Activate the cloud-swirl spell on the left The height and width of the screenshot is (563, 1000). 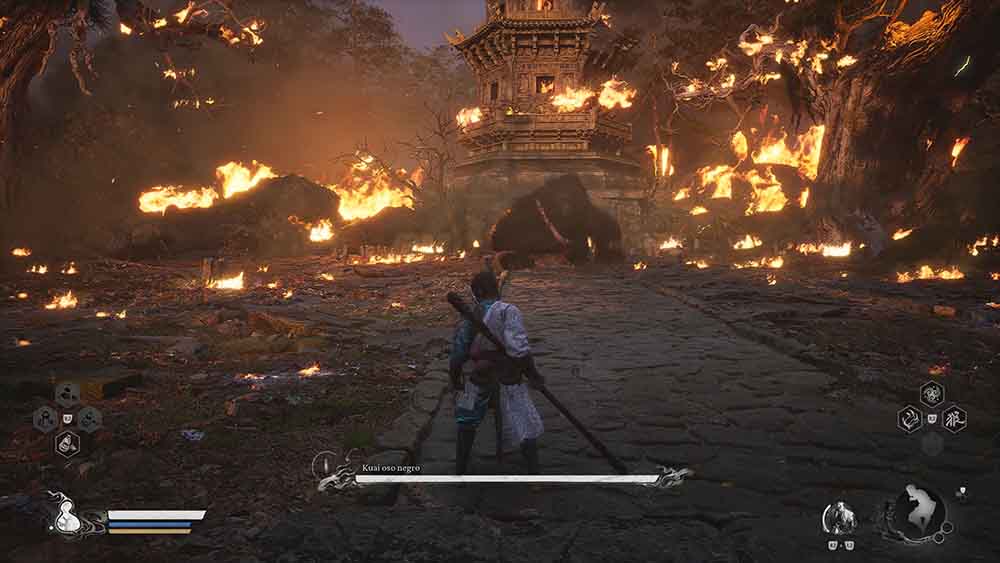(910, 418)
